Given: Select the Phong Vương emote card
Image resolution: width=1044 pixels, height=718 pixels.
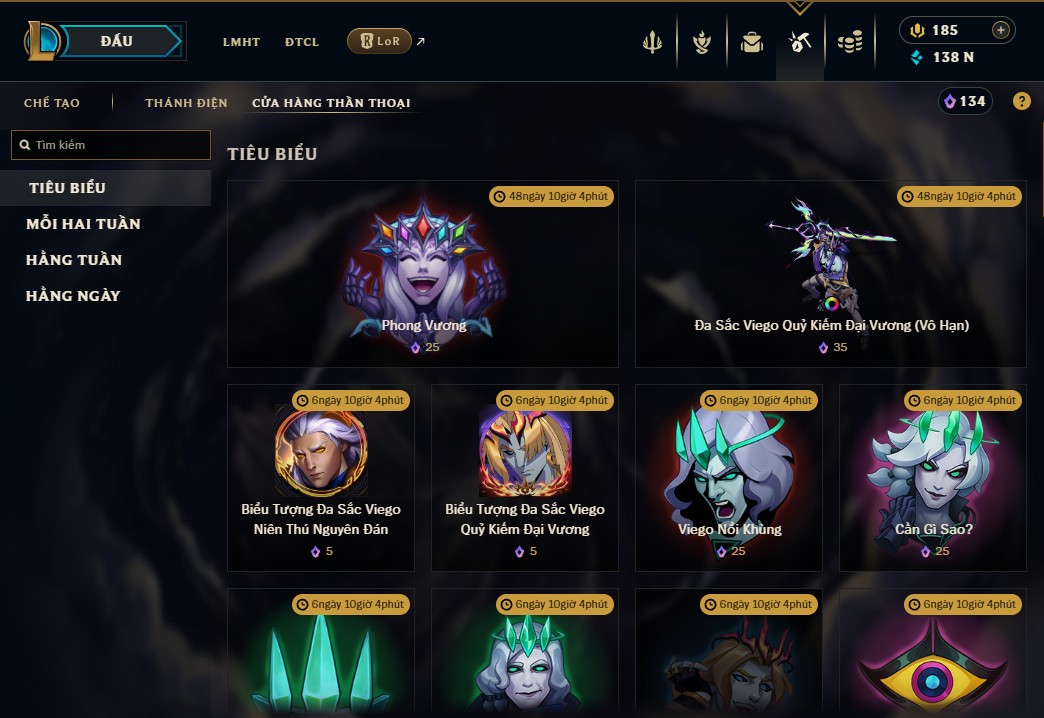Looking at the screenshot, I should (x=423, y=273).
